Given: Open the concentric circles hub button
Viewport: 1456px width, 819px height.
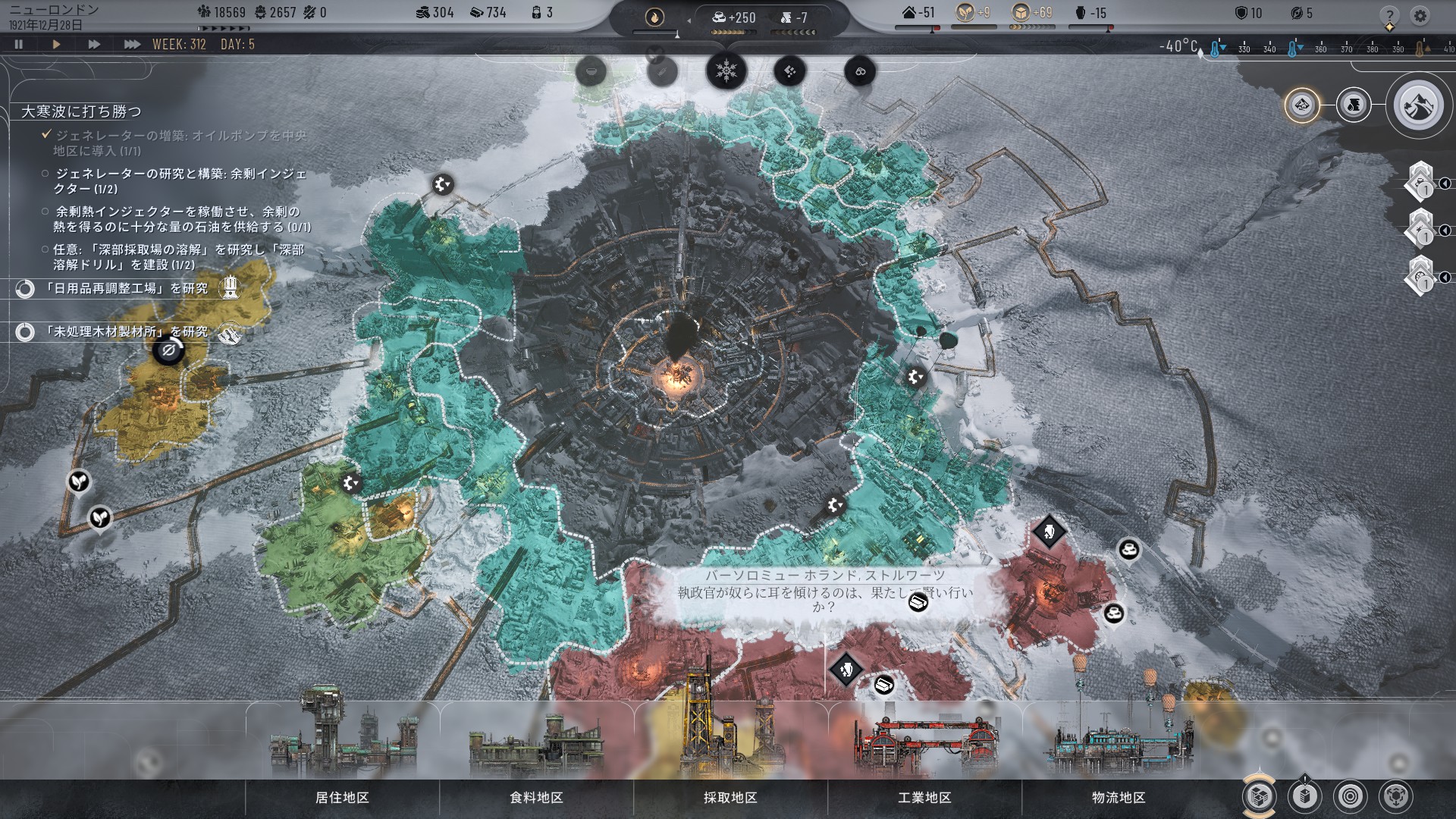Looking at the screenshot, I should click(1351, 796).
